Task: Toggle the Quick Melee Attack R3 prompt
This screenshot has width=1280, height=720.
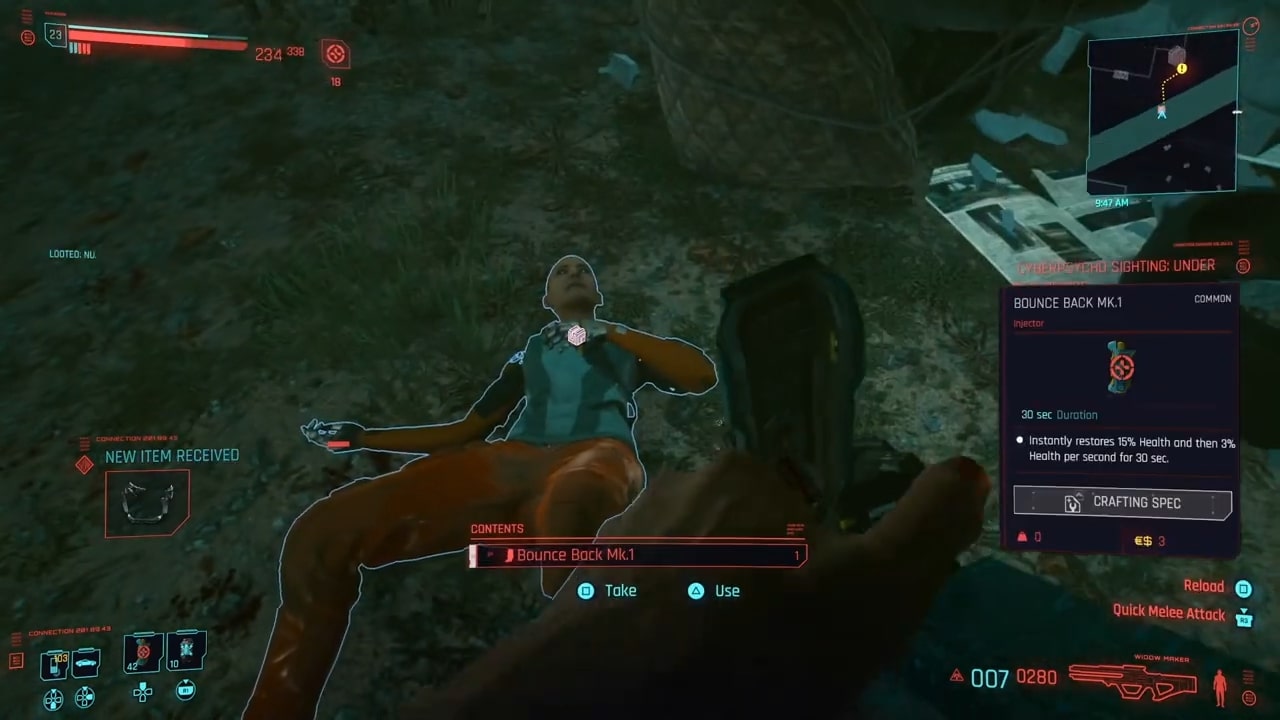Action: click(1243, 620)
